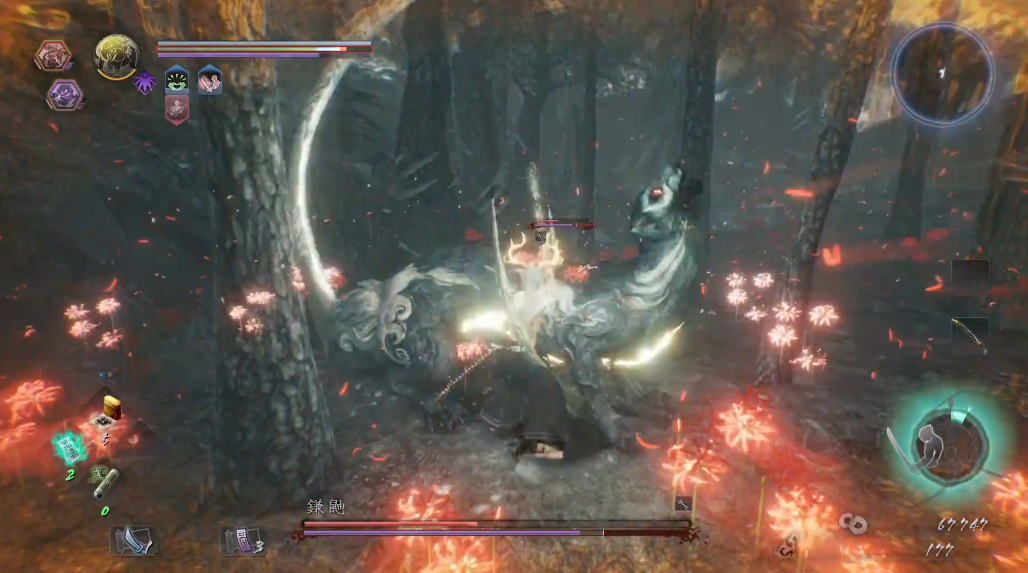Click the purple spider emblem icon
The width and height of the screenshot is (1028, 573).
tap(145, 82)
